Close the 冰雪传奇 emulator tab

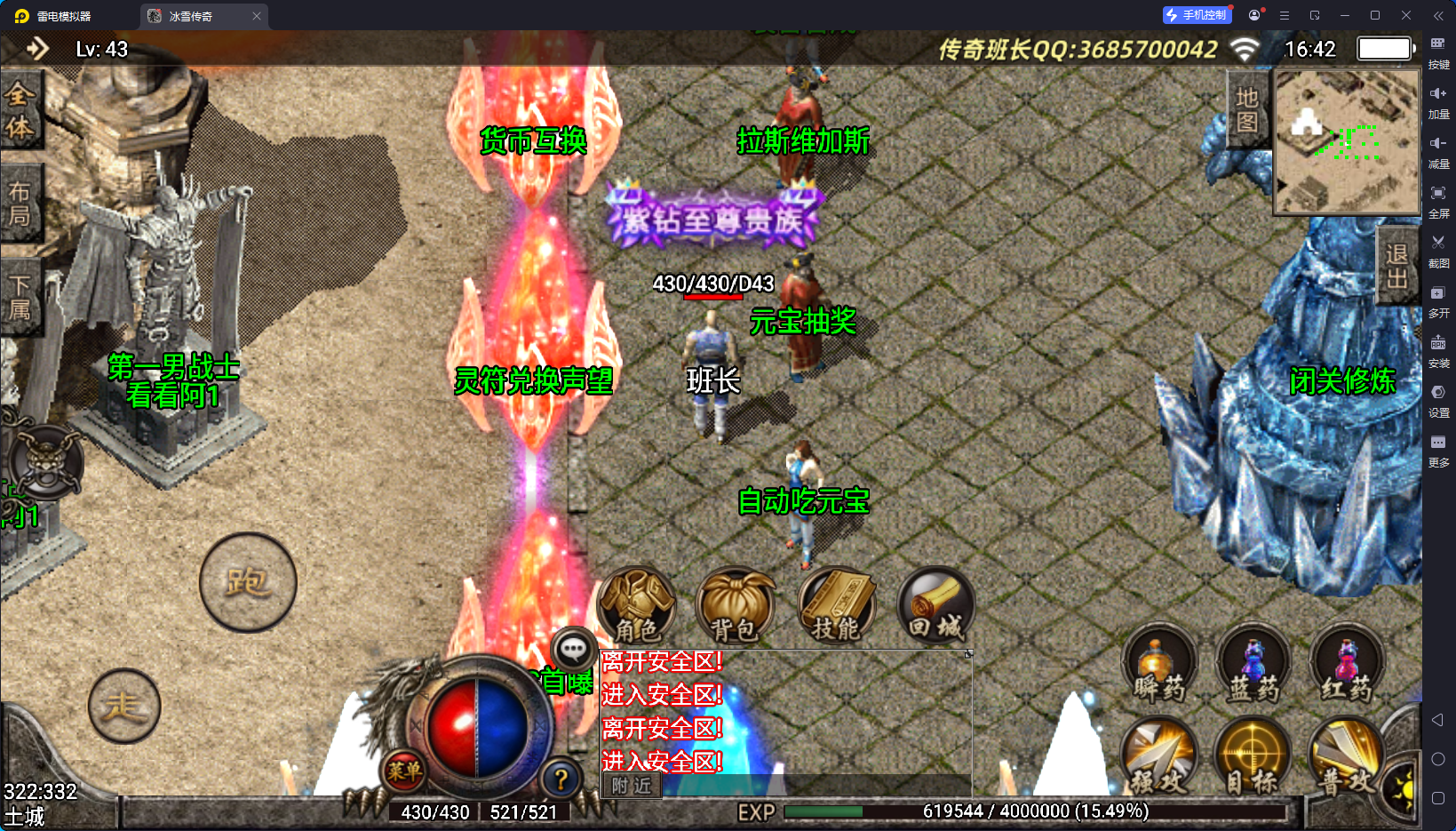[257, 16]
